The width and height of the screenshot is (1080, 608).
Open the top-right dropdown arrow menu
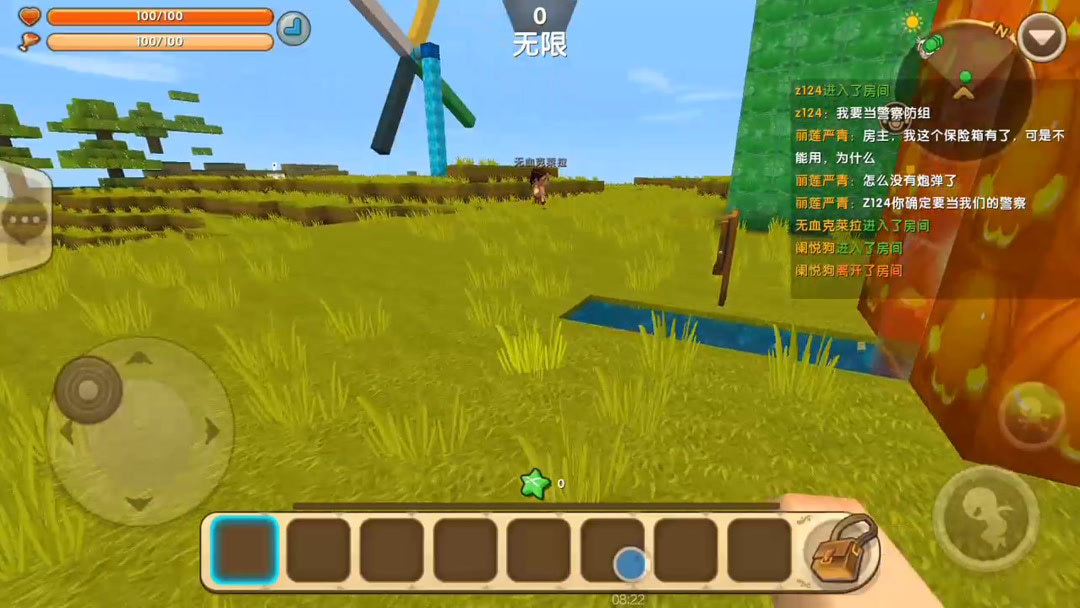(1041, 40)
